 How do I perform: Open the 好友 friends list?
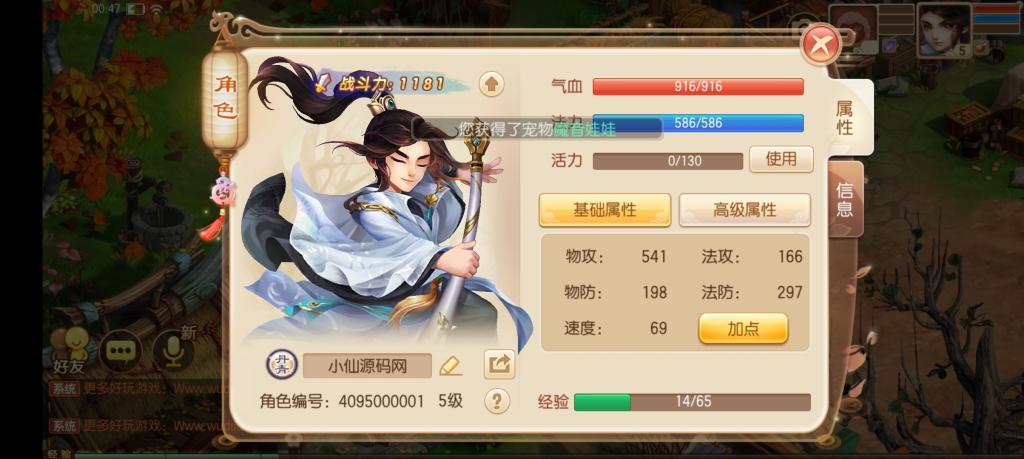[70, 351]
